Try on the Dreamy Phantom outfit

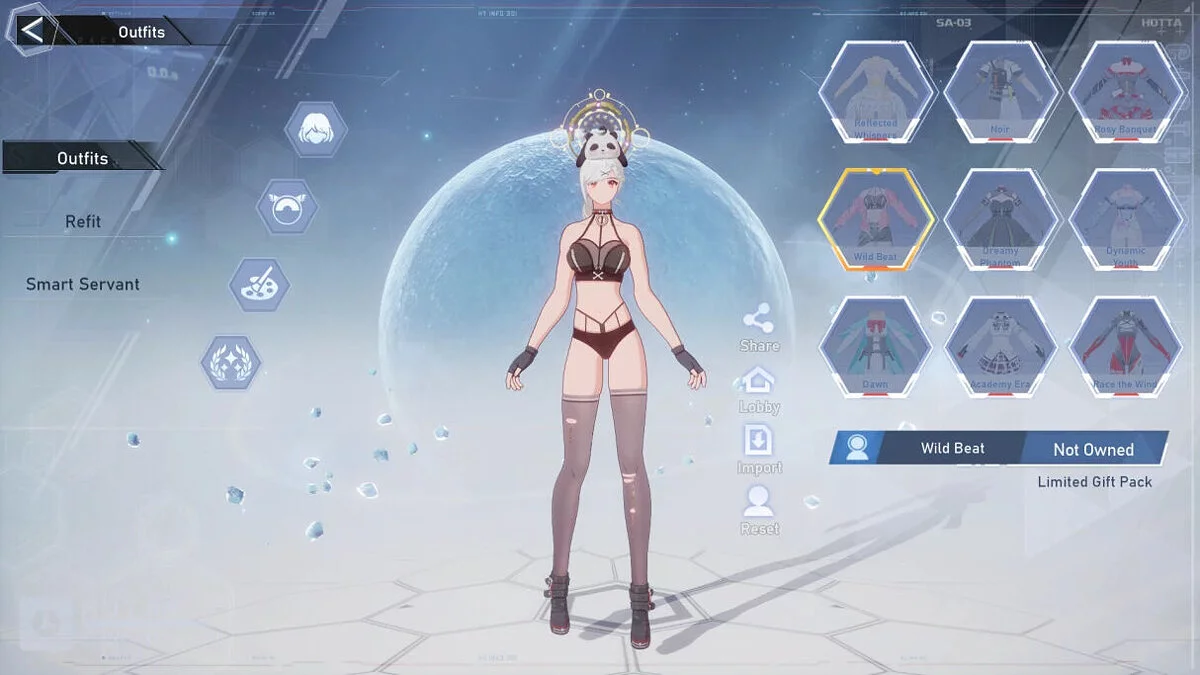[x=1001, y=220]
